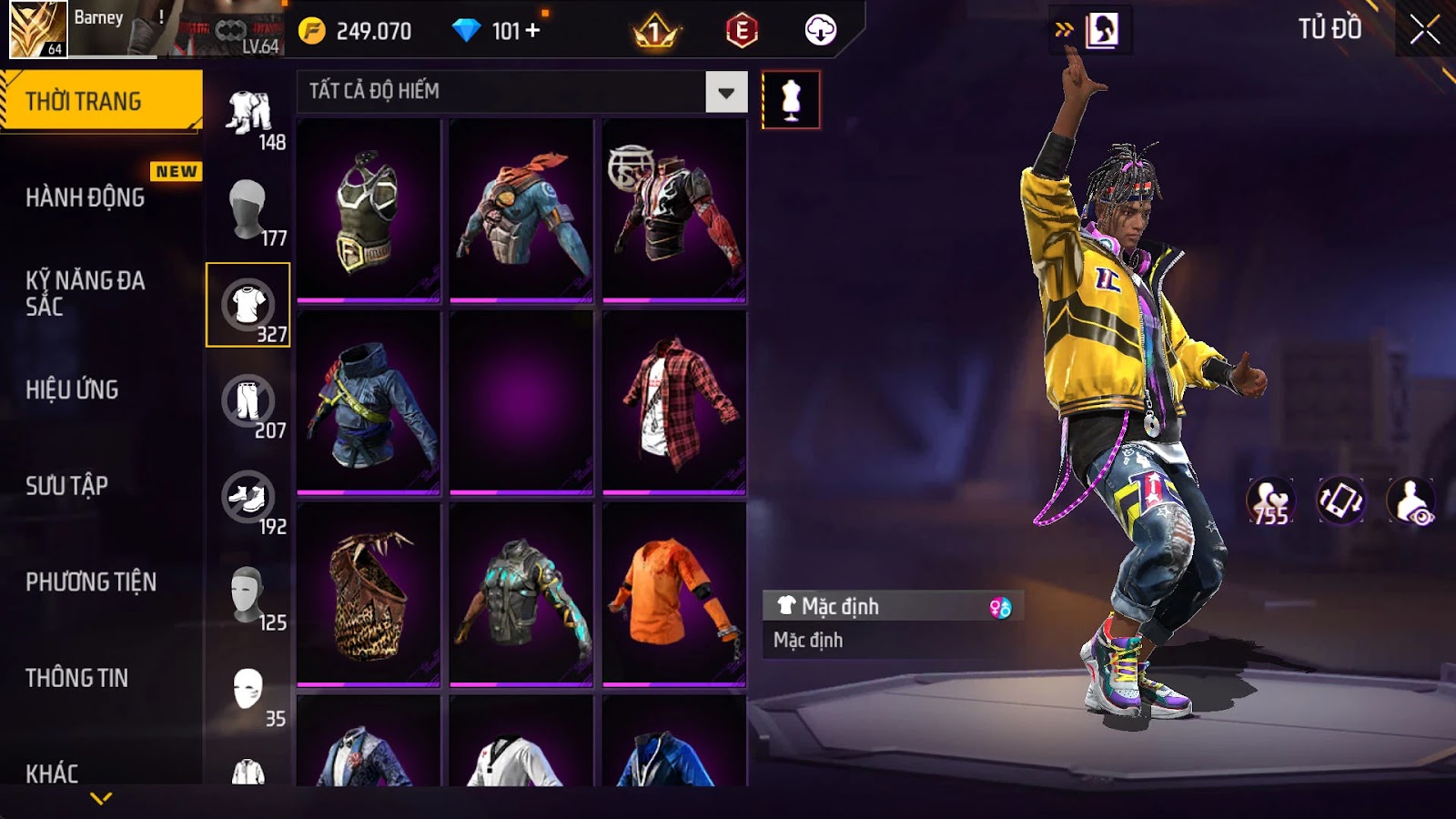
Task: Open the Thông Tin section
Action: (76, 678)
